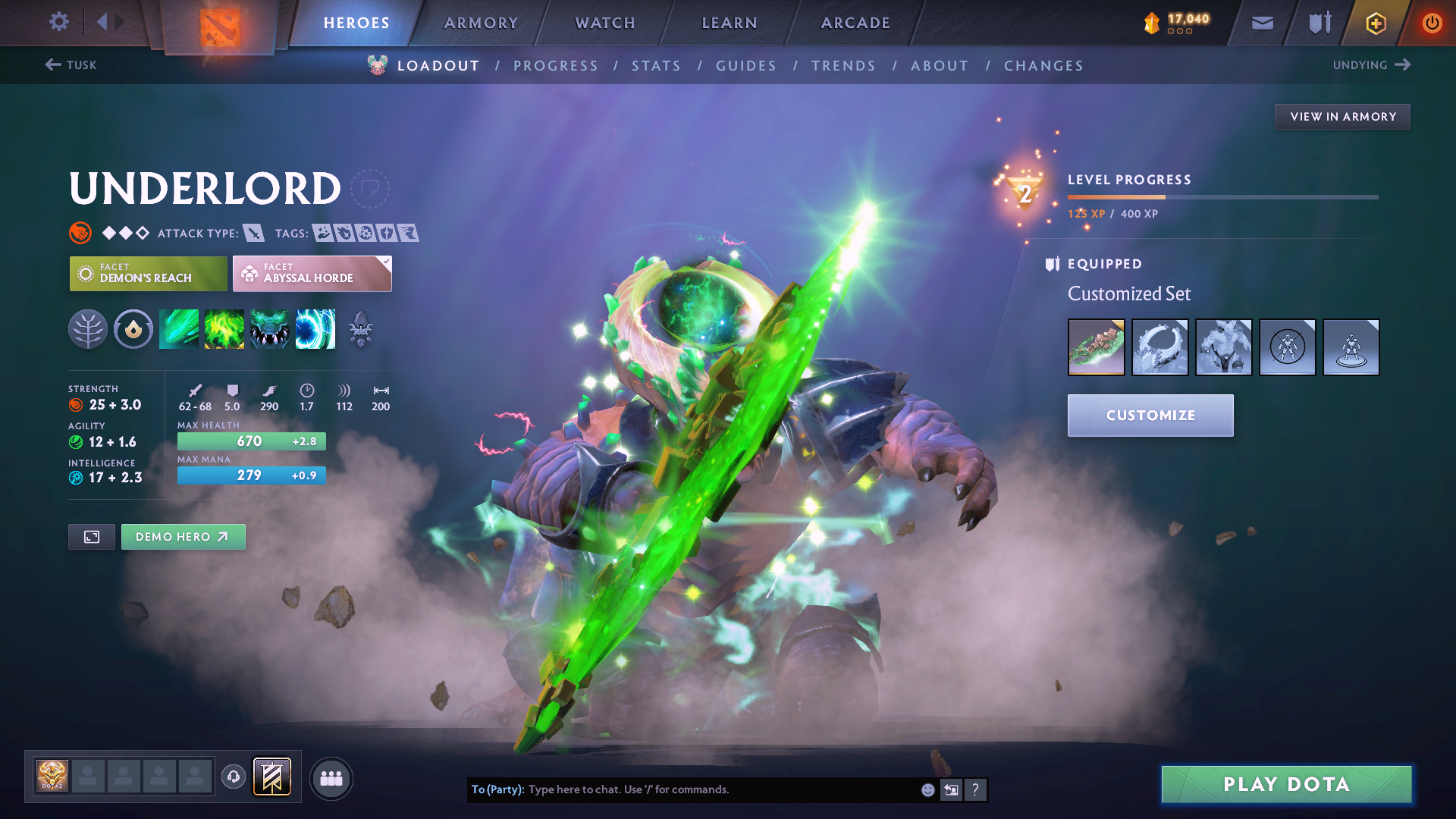
Task: Click the voice chat headset icon near party slots
Action: 233,777
